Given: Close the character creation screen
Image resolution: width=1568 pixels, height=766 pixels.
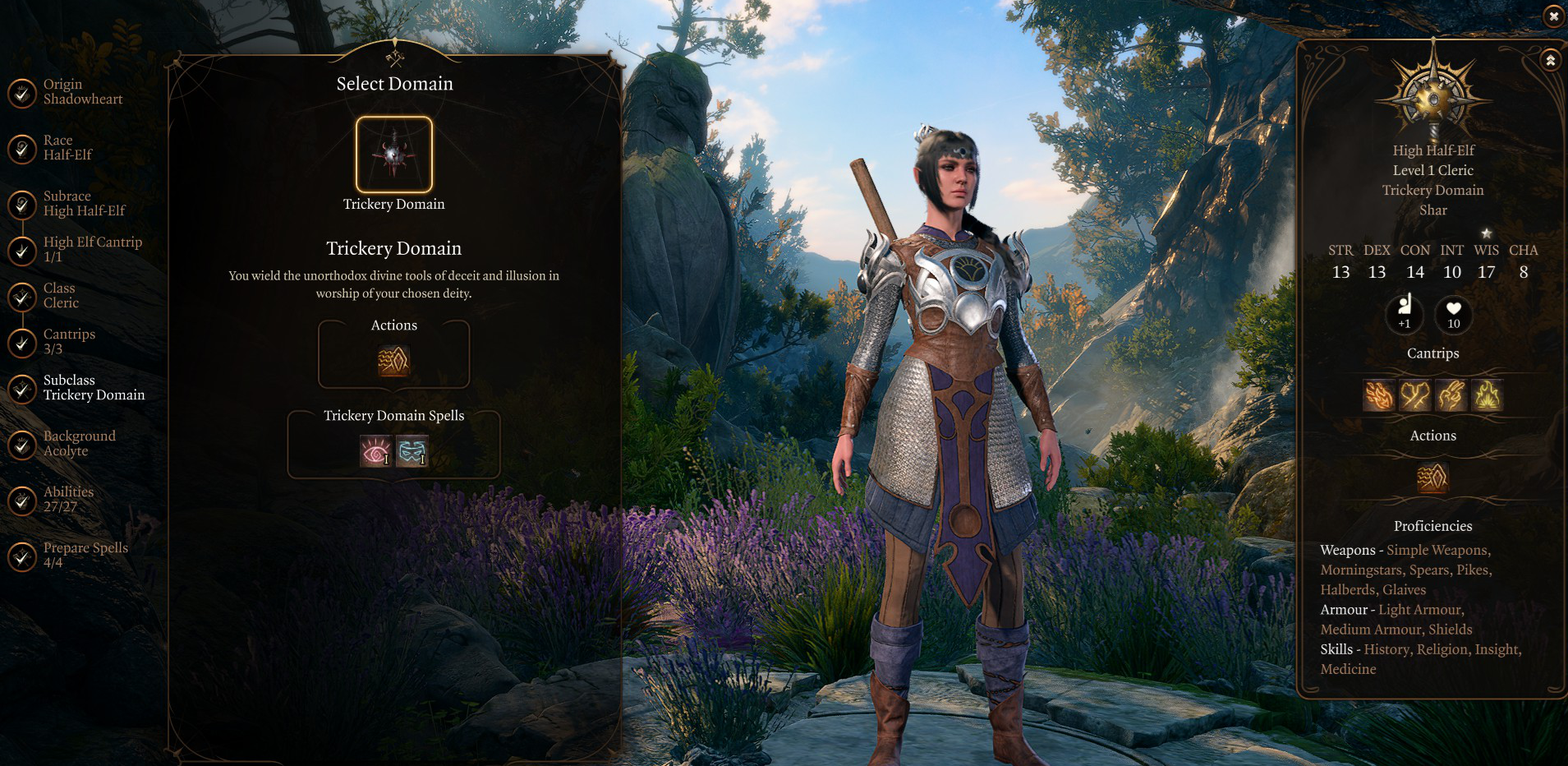Looking at the screenshot, I should [1553, 16].
